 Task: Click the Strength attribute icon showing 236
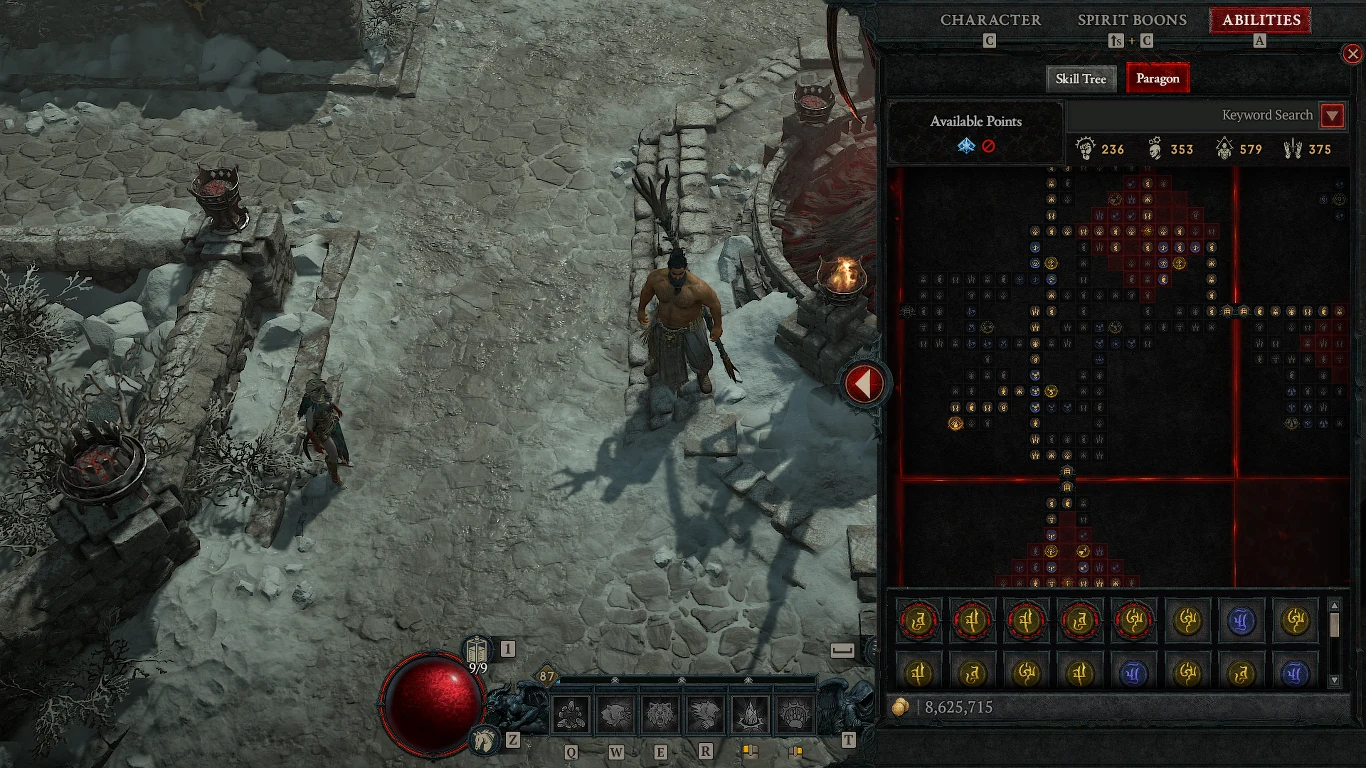tap(1085, 148)
